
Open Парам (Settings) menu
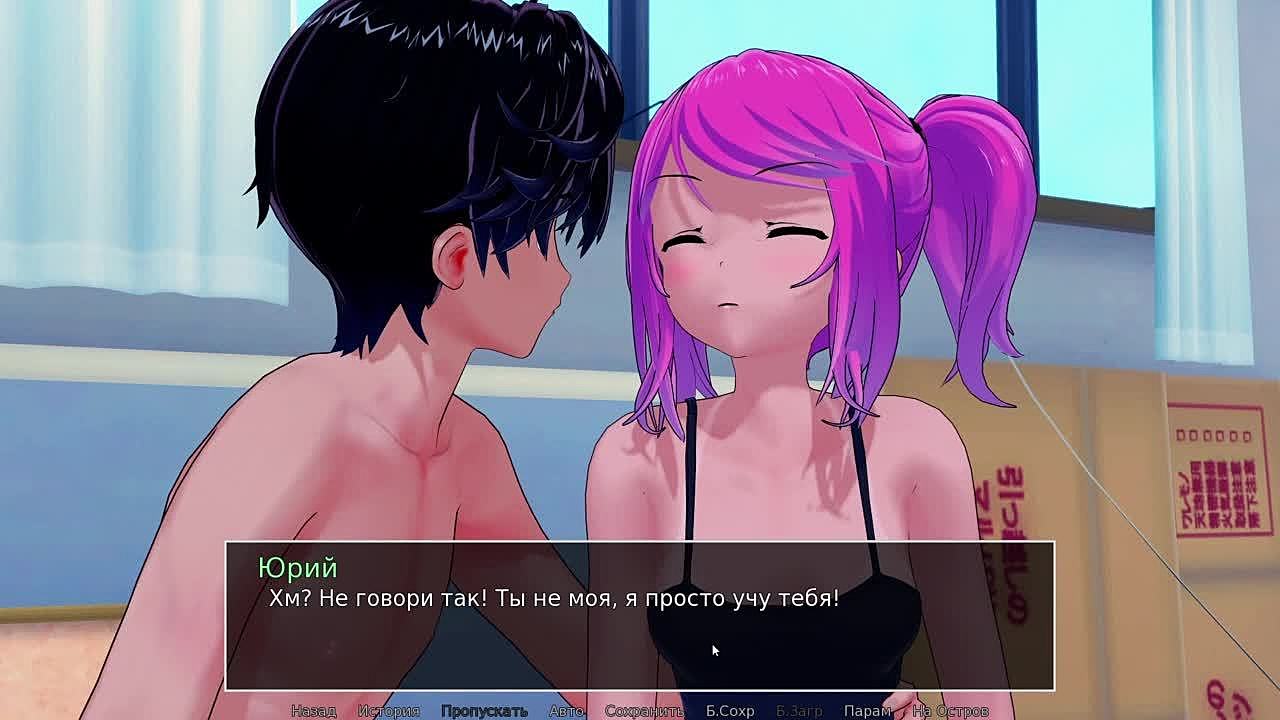pos(867,711)
